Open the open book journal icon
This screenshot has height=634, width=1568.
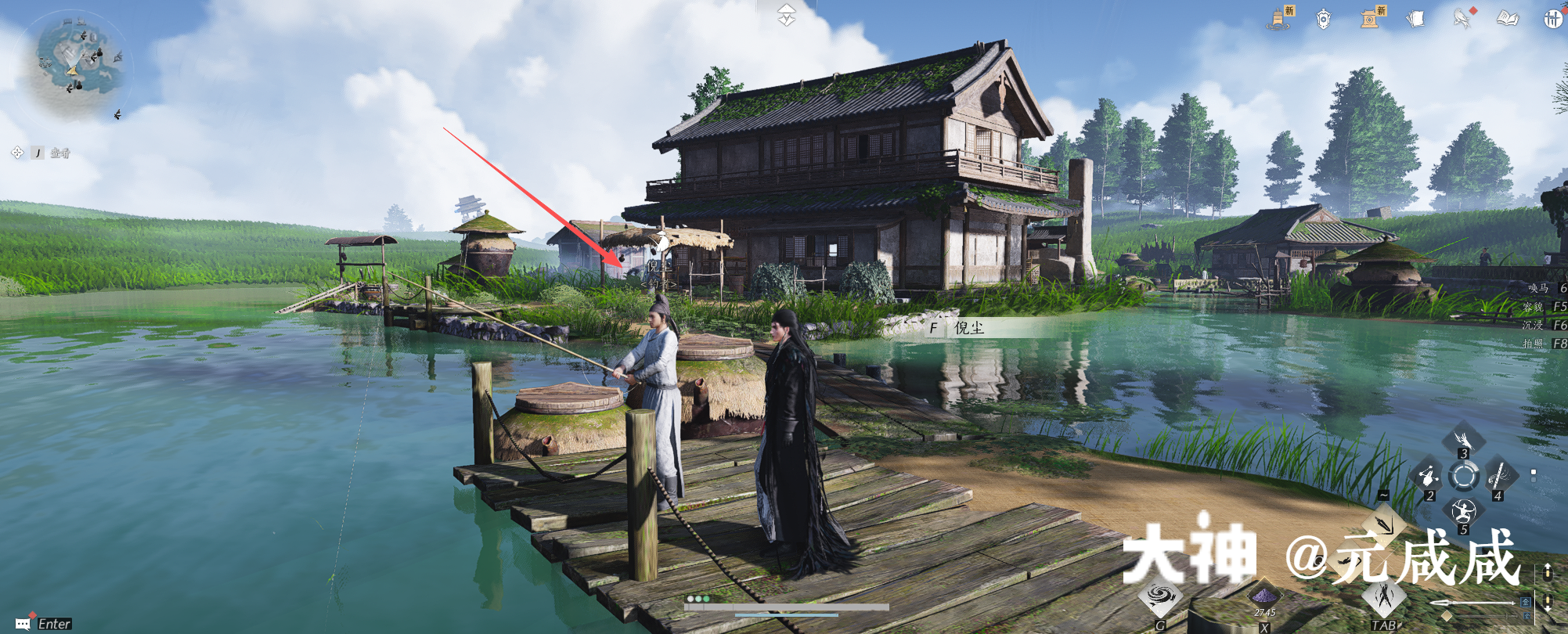coord(1508,18)
